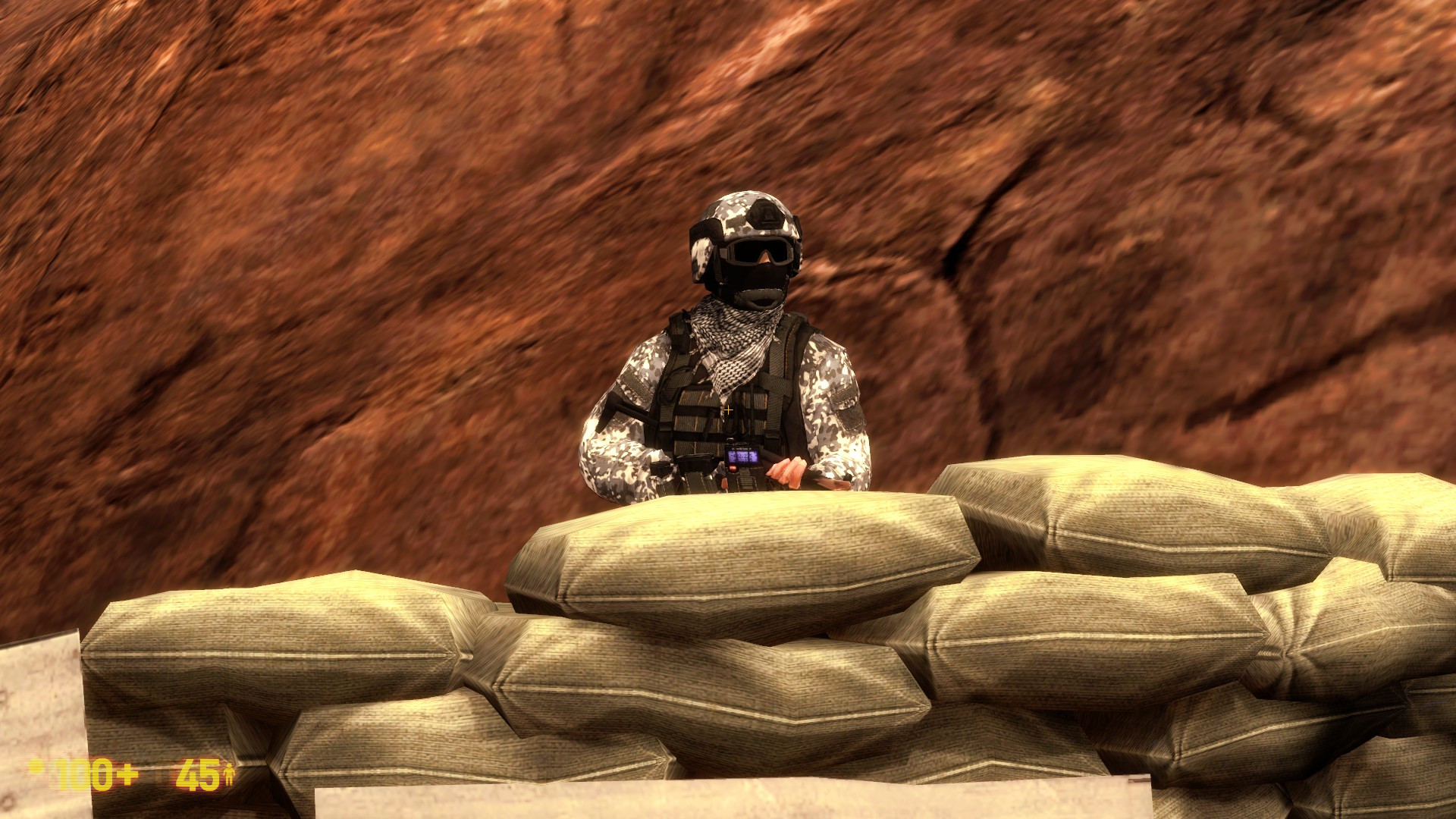Click the crosshair at screen center
This screenshot has width=1456, height=819.
(727, 409)
